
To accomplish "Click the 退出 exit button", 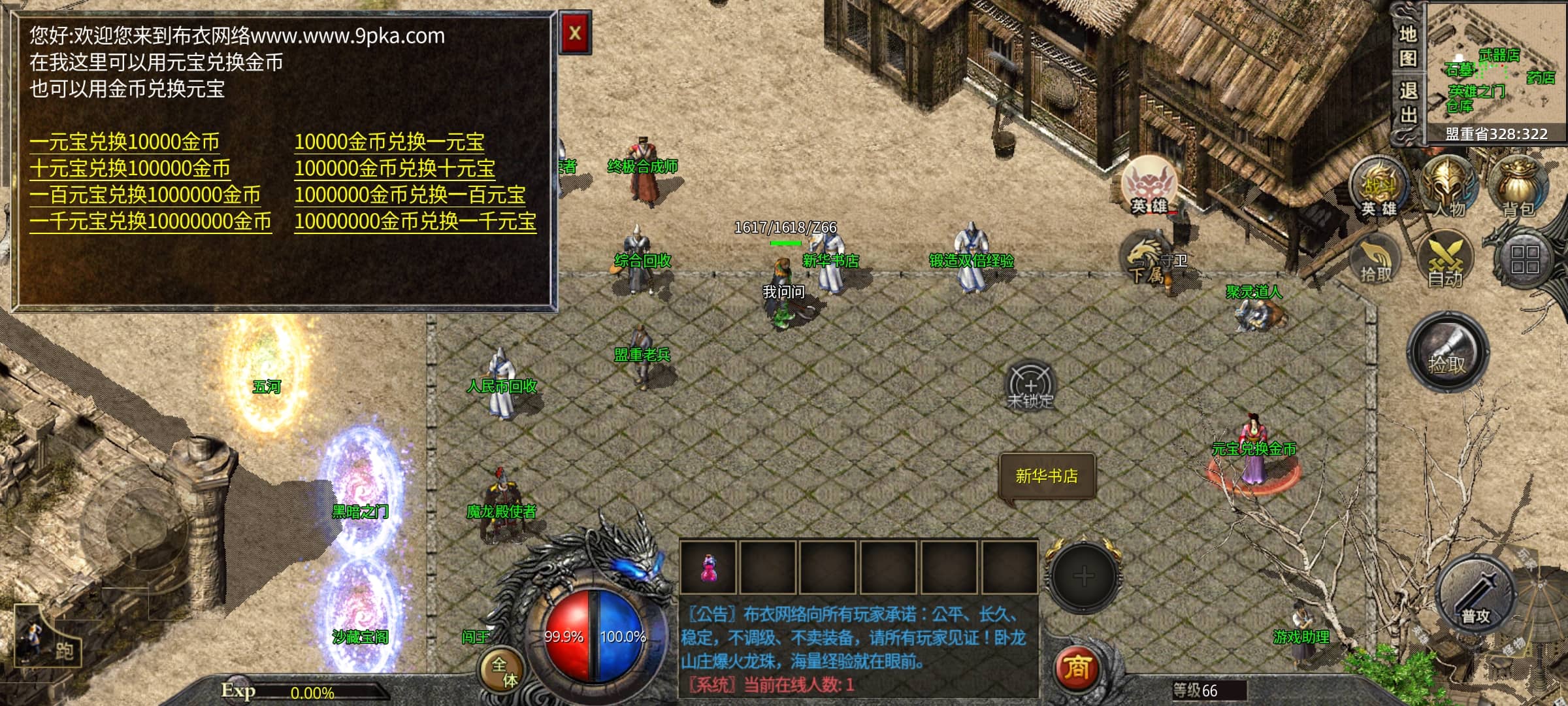I will pyautogui.click(x=1407, y=103).
